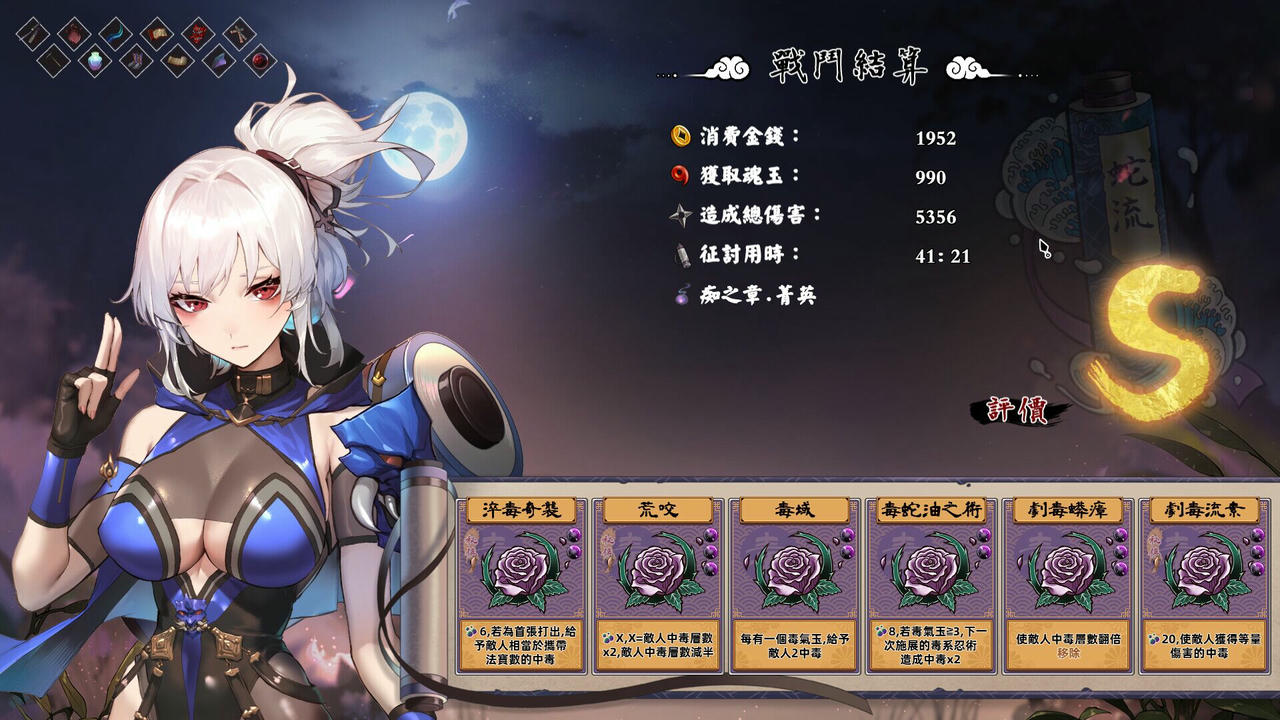Click the red 評價 rating label
This screenshot has height=720, width=1280.
[1017, 410]
